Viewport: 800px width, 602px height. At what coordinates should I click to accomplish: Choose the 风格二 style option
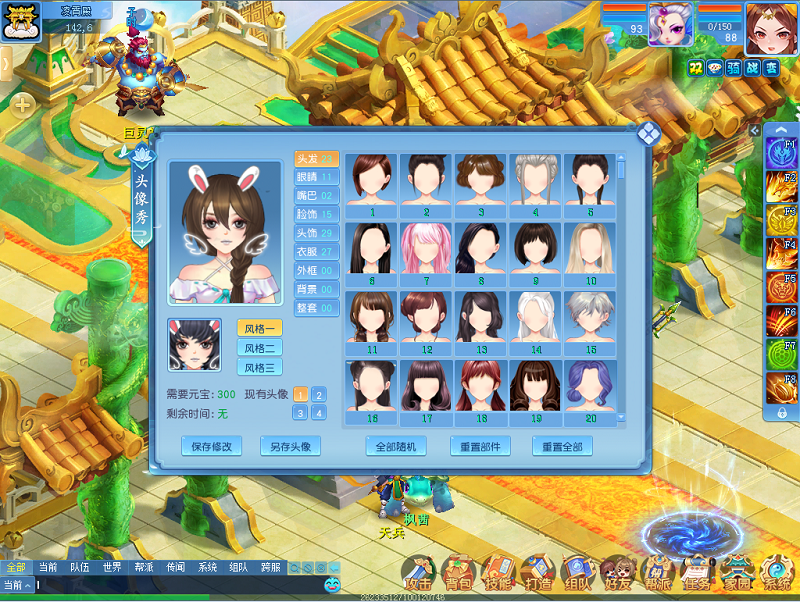click(x=259, y=348)
